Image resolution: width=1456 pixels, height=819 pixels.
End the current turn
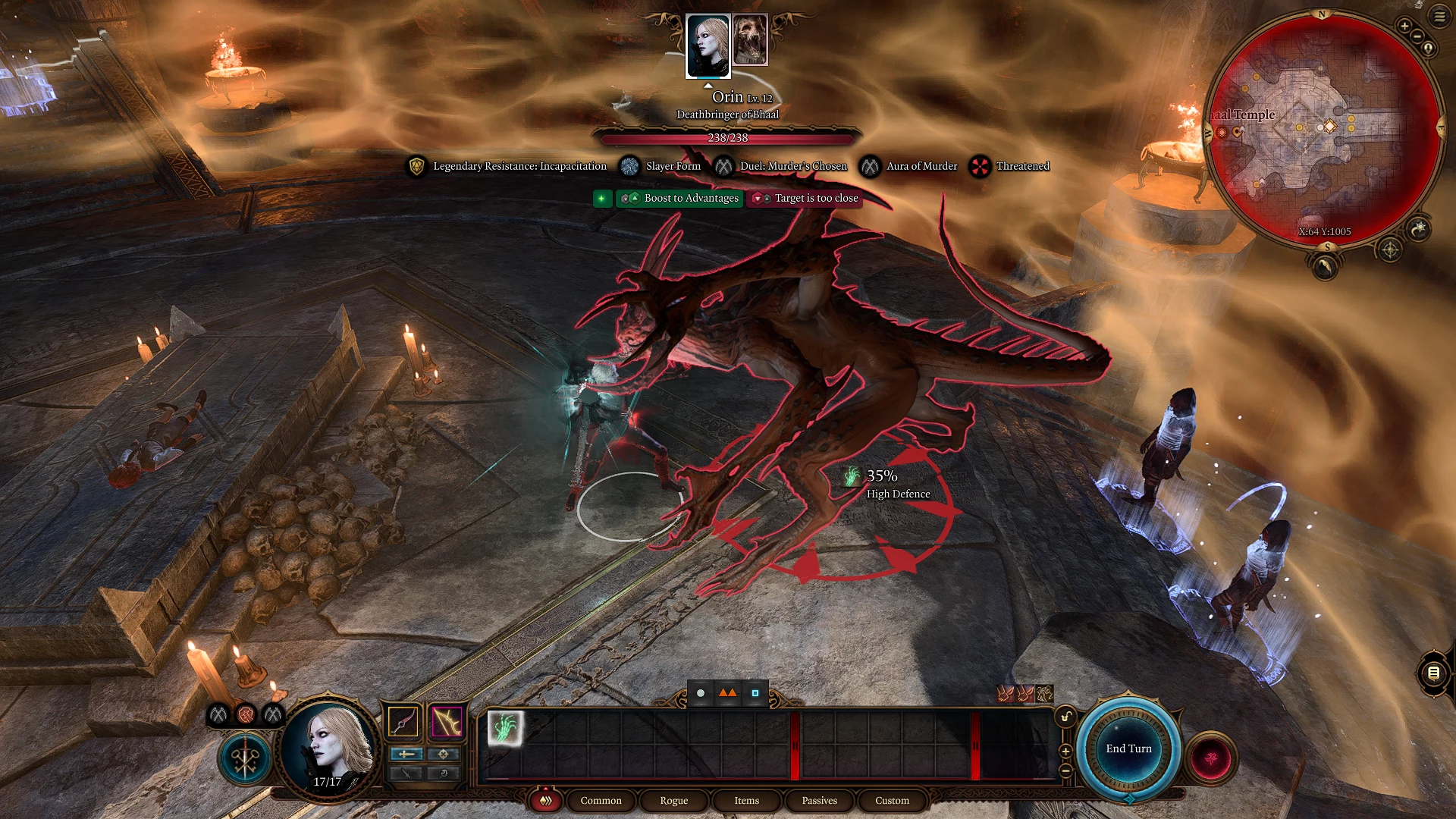[x=1128, y=748]
